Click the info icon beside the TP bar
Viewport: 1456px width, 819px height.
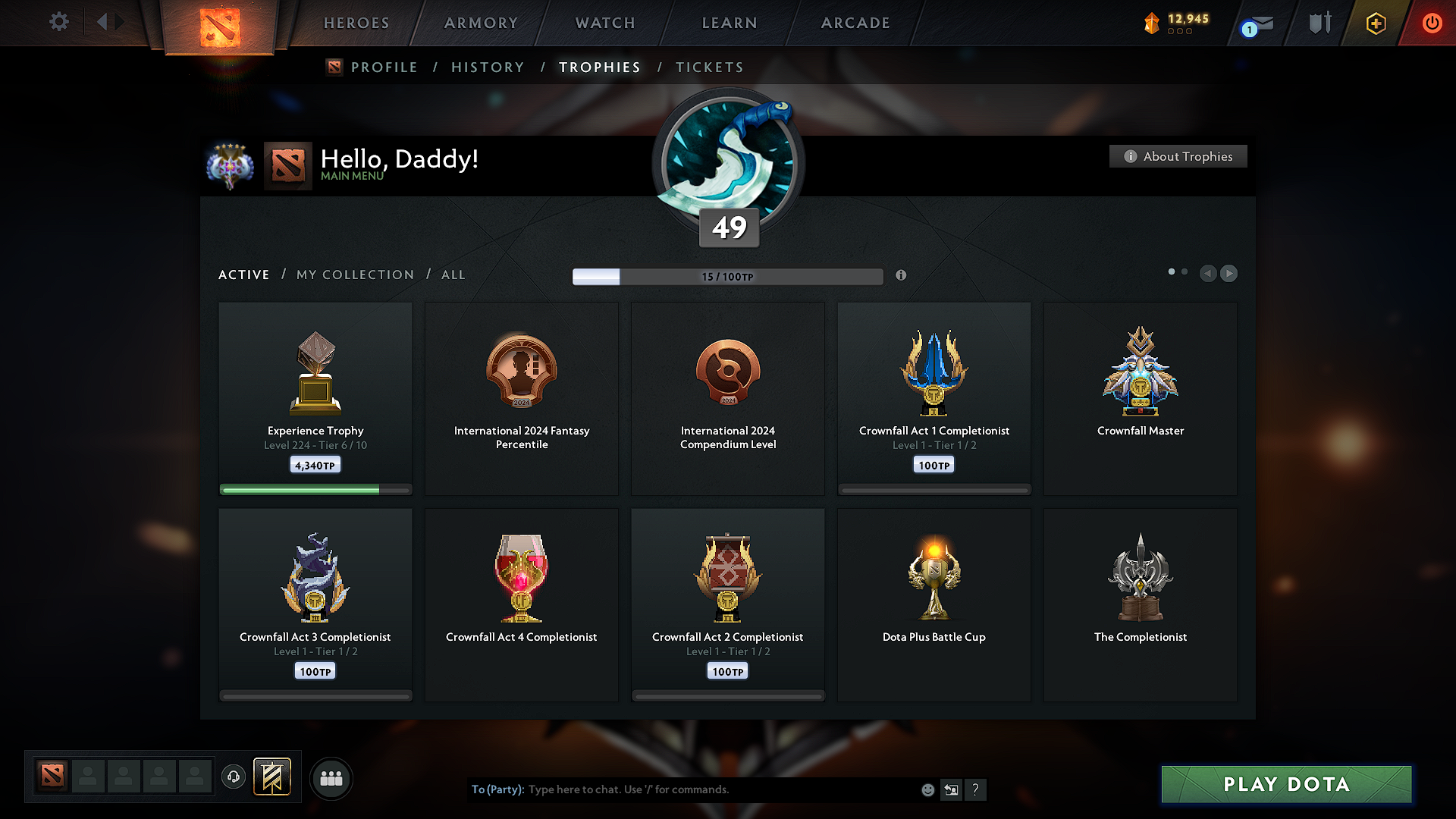pos(902,276)
